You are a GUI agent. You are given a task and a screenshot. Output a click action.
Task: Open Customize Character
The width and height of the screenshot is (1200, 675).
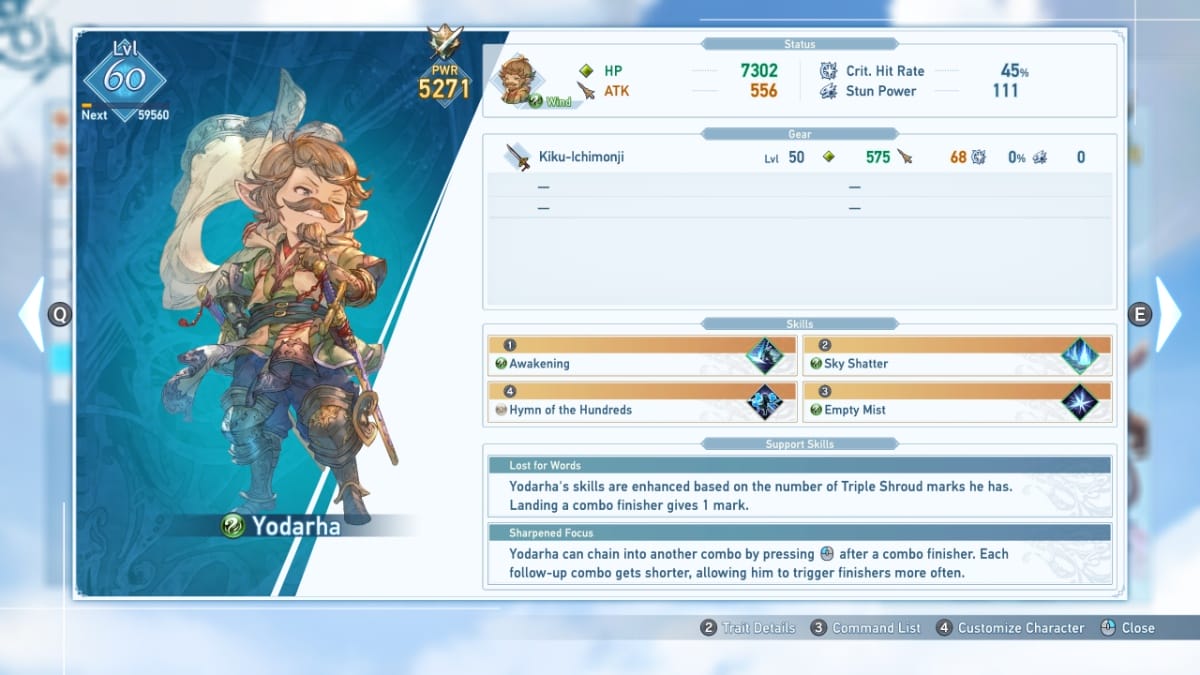(1010, 628)
